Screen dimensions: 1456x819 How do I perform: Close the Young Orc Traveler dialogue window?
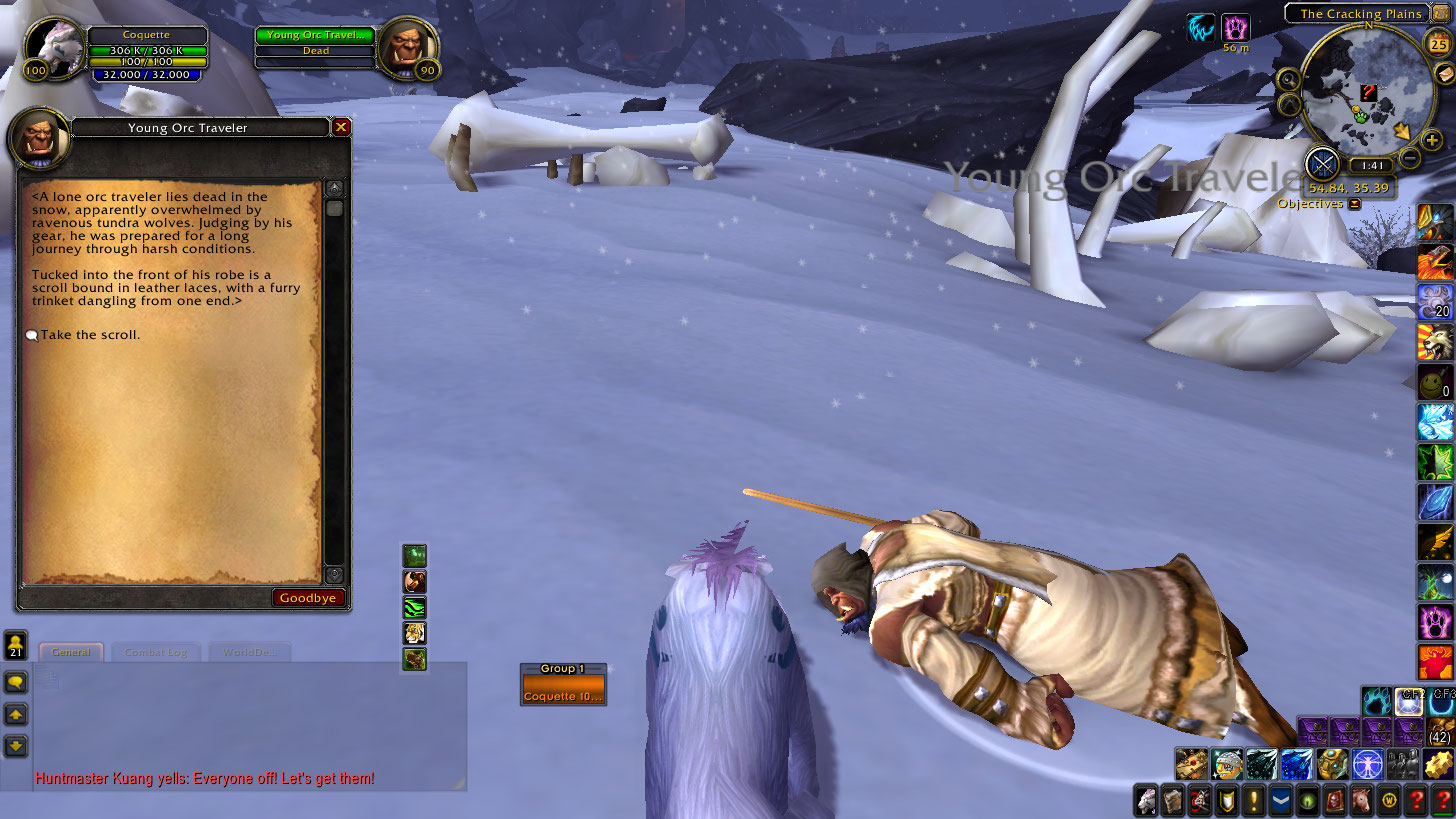[x=341, y=127]
